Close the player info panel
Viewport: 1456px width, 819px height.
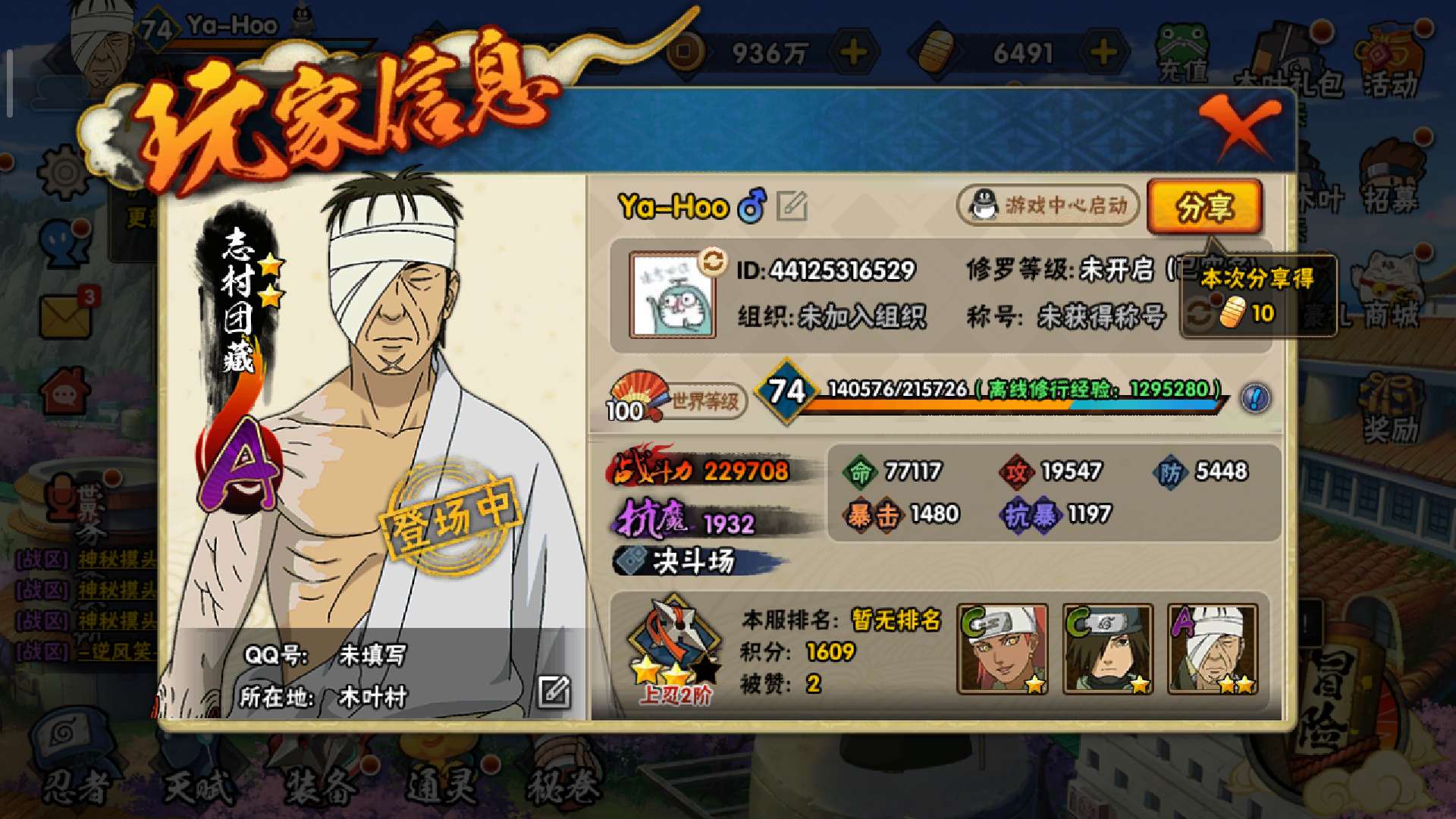(x=1241, y=127)
